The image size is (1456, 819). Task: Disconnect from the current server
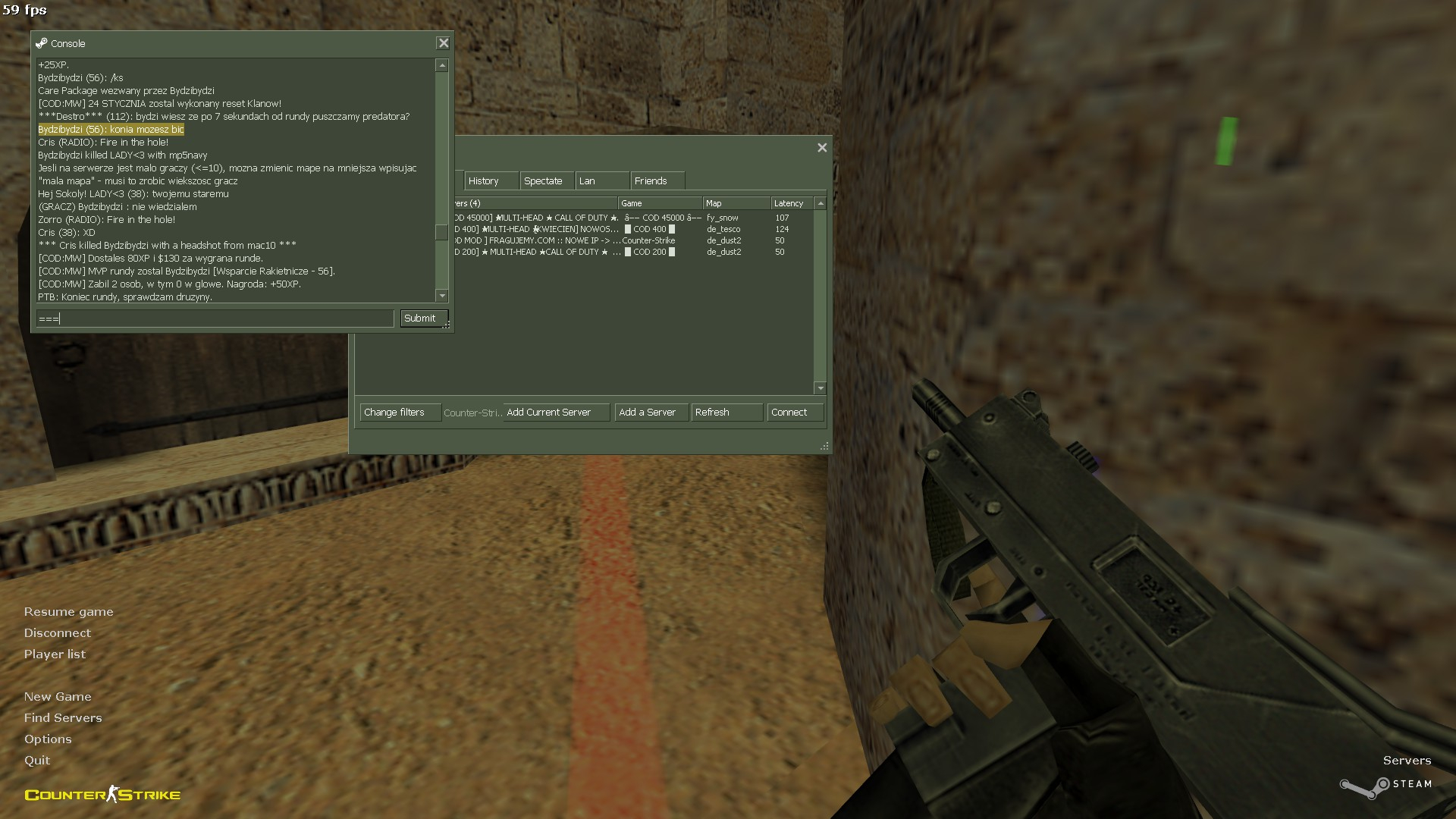(x=57, y=633)
